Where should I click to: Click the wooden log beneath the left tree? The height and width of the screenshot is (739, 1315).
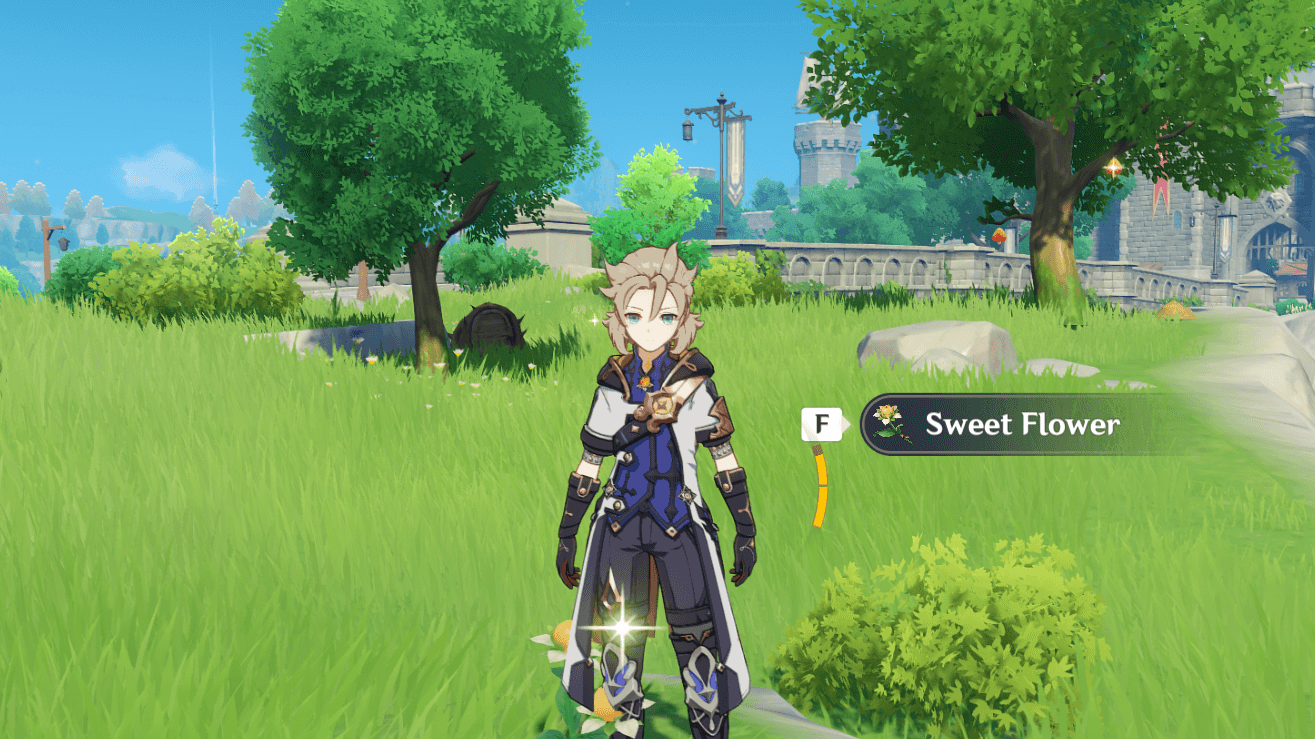(492, 325)
